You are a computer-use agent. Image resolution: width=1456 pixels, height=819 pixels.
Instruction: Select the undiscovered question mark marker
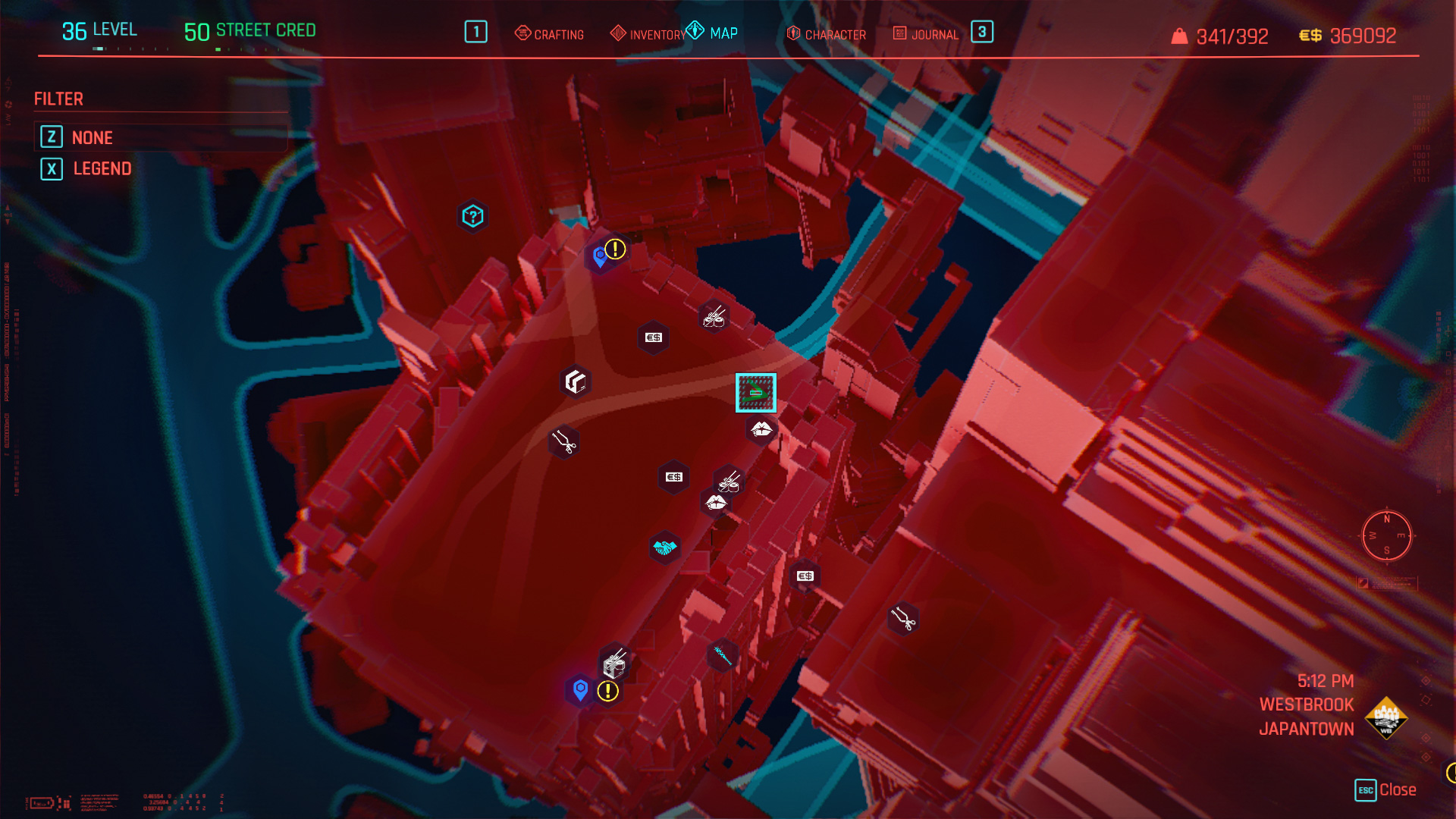click(472, 217)
